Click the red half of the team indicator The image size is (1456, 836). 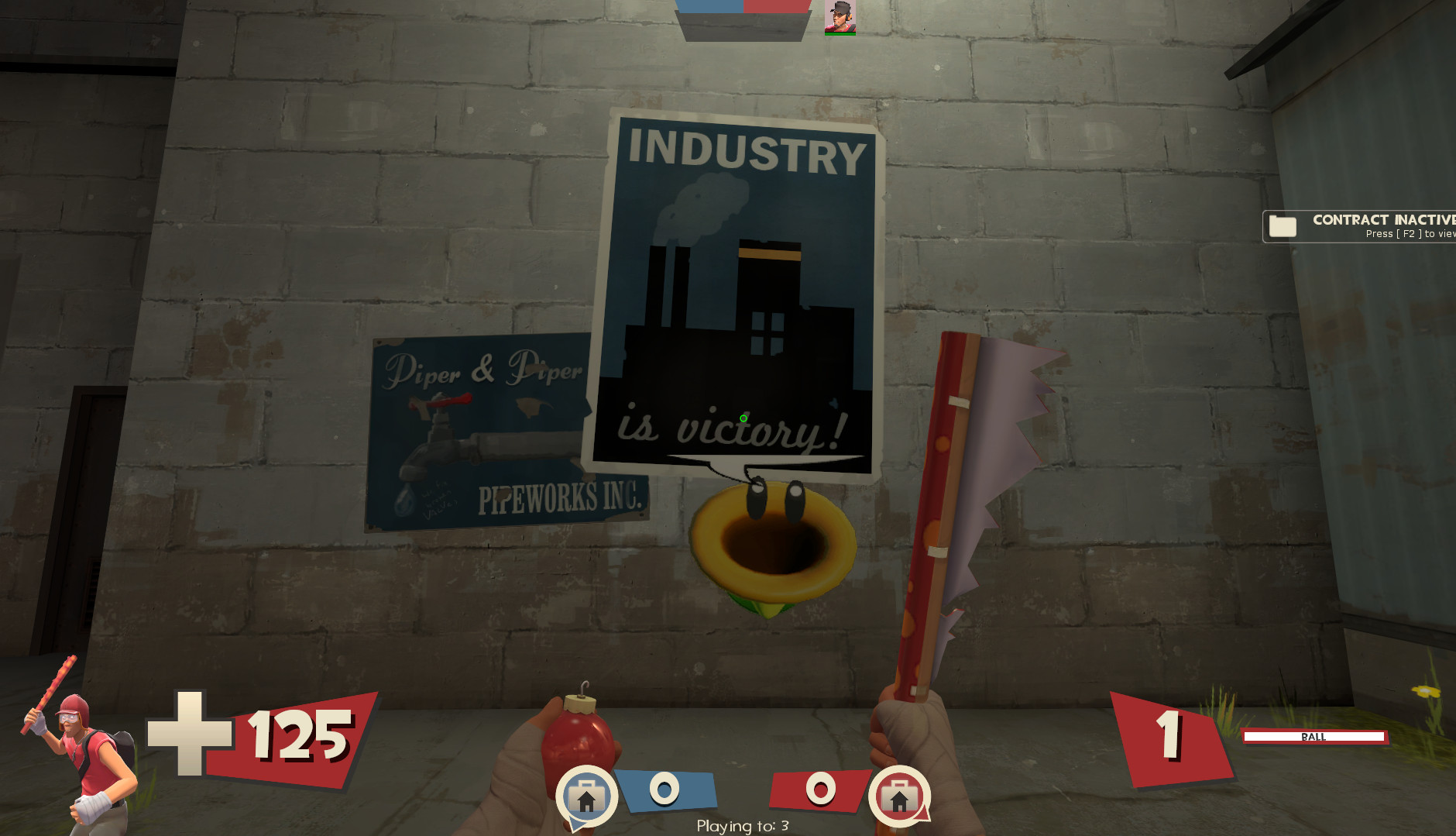click(774, 6)
